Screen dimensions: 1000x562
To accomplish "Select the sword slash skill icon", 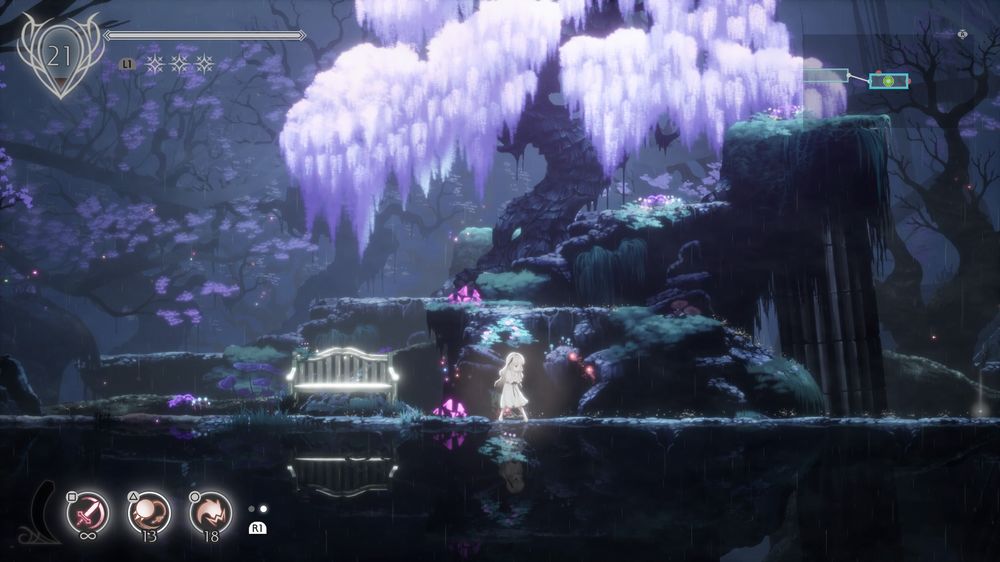I will 87,514.
